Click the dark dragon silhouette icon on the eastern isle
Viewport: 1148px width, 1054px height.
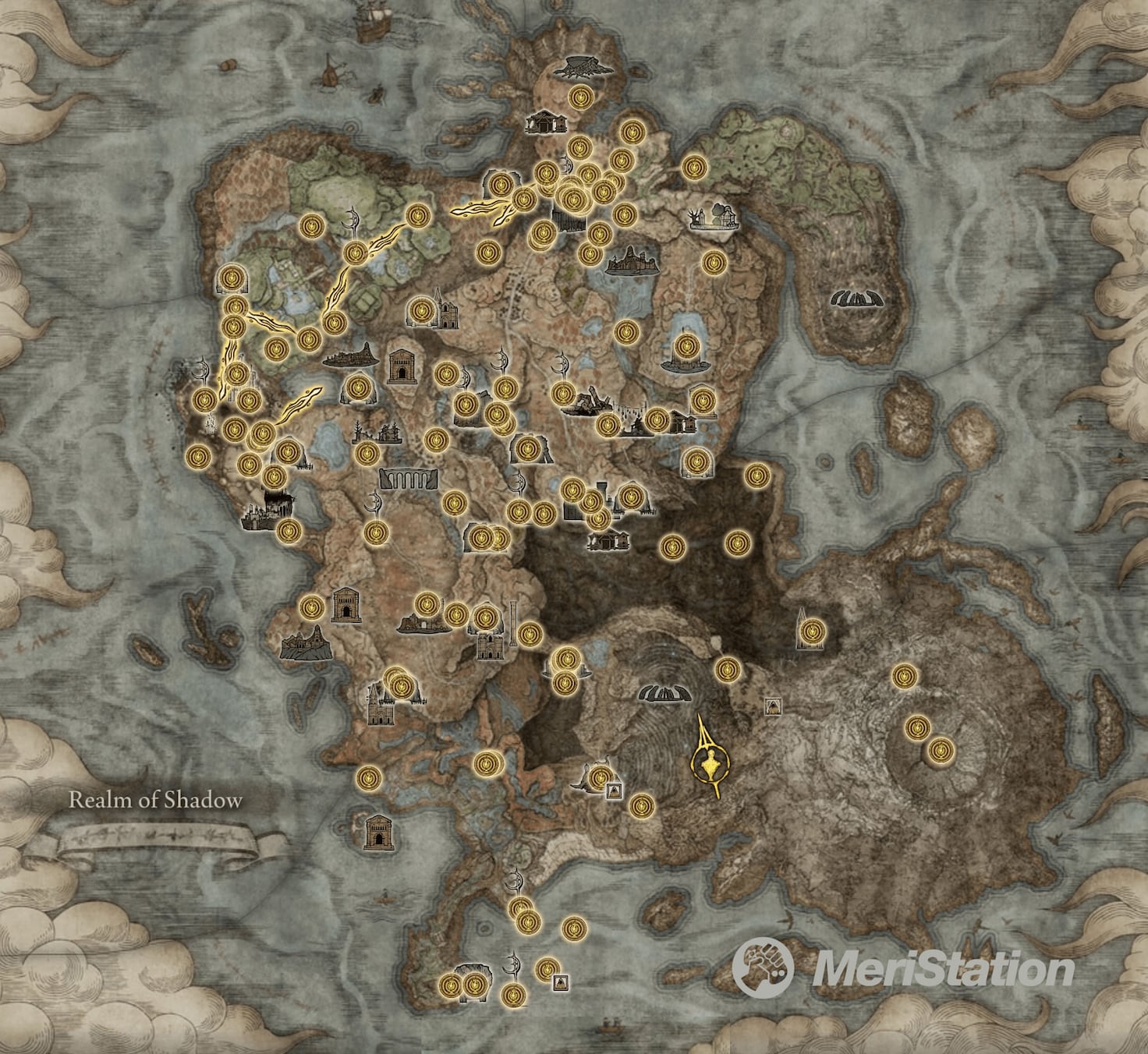pyautogui.click(x=856, y=299)
